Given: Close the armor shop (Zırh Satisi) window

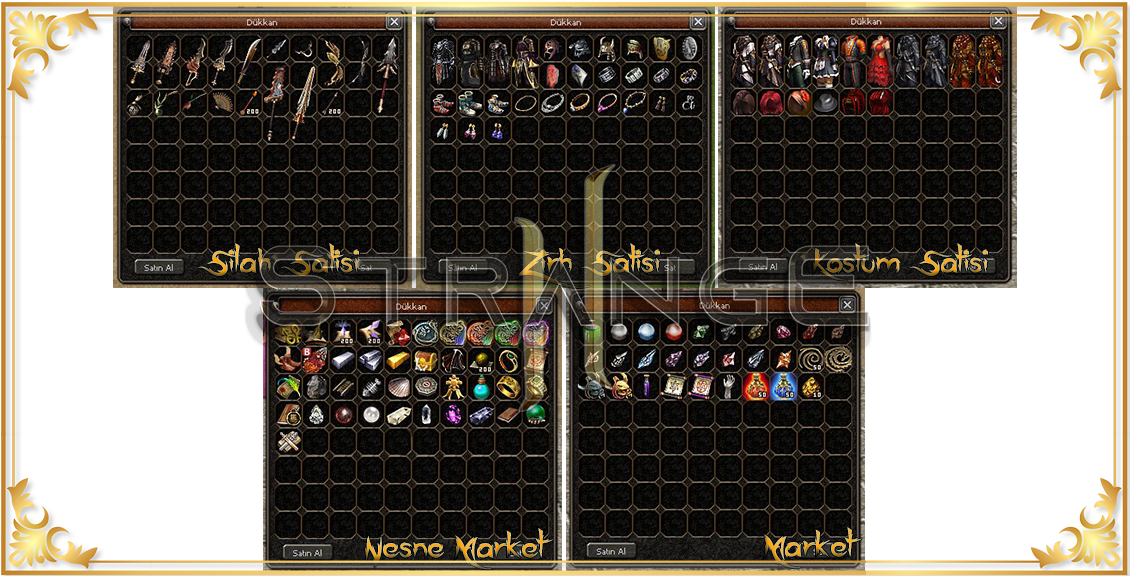Looking at the screenshot, I should (x=697, y=21).
